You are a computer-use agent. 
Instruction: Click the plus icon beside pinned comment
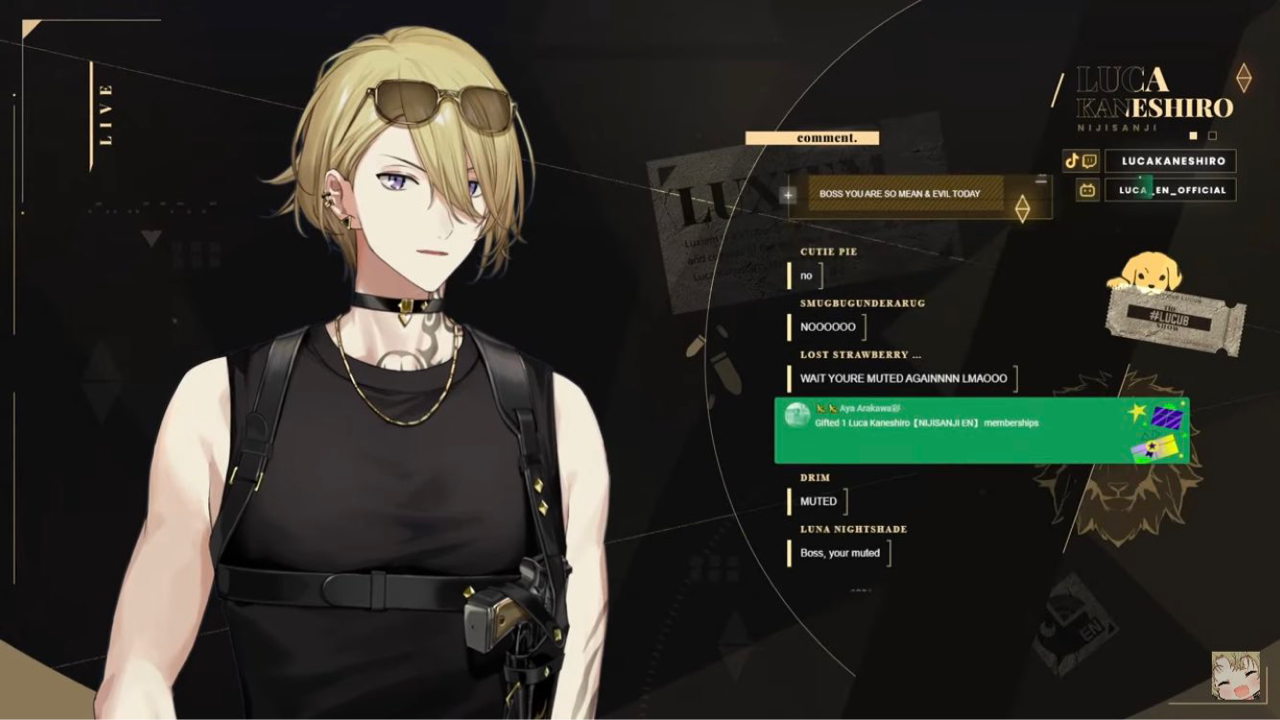(x=788, y=195)
